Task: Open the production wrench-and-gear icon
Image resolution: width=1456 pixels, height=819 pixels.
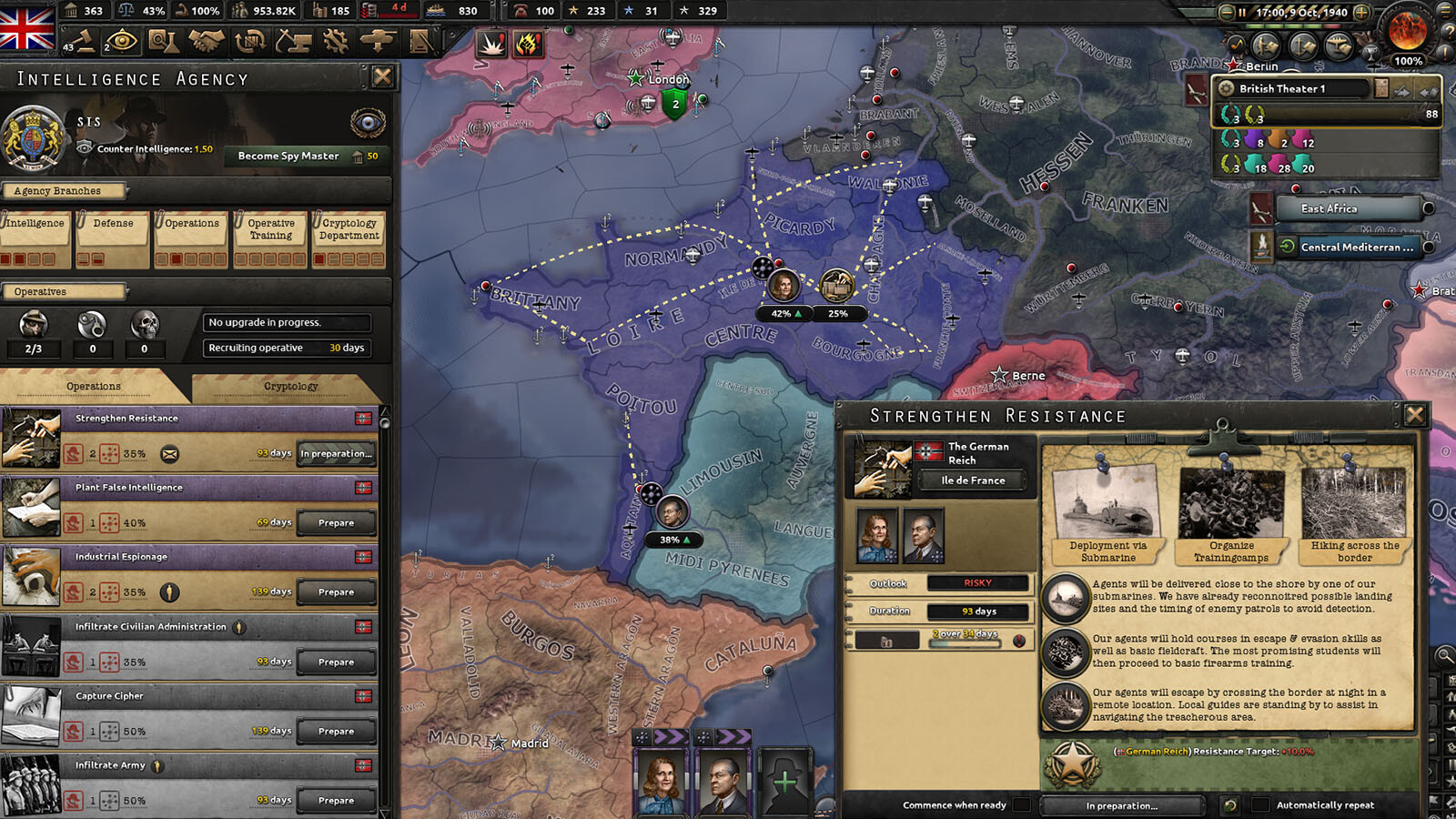Action: pos(337,42)
